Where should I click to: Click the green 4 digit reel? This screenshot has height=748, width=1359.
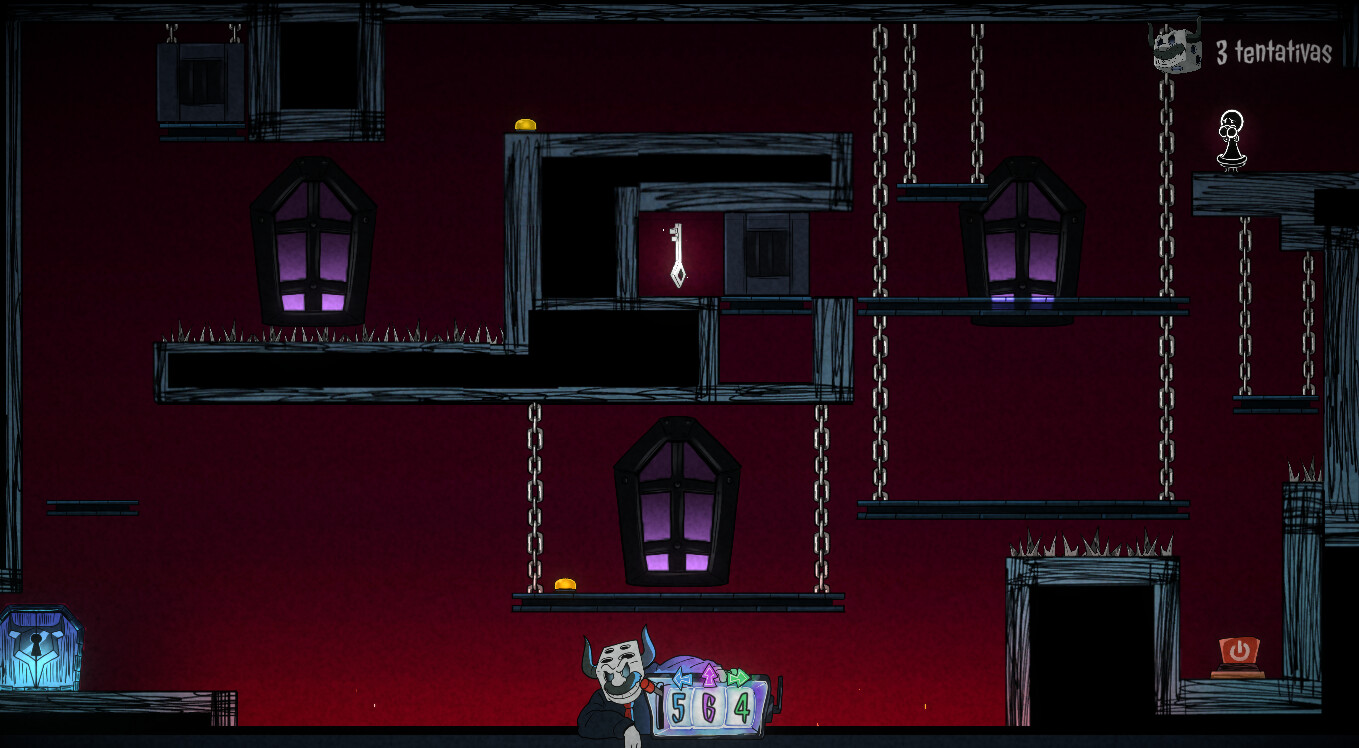point(743,707)
